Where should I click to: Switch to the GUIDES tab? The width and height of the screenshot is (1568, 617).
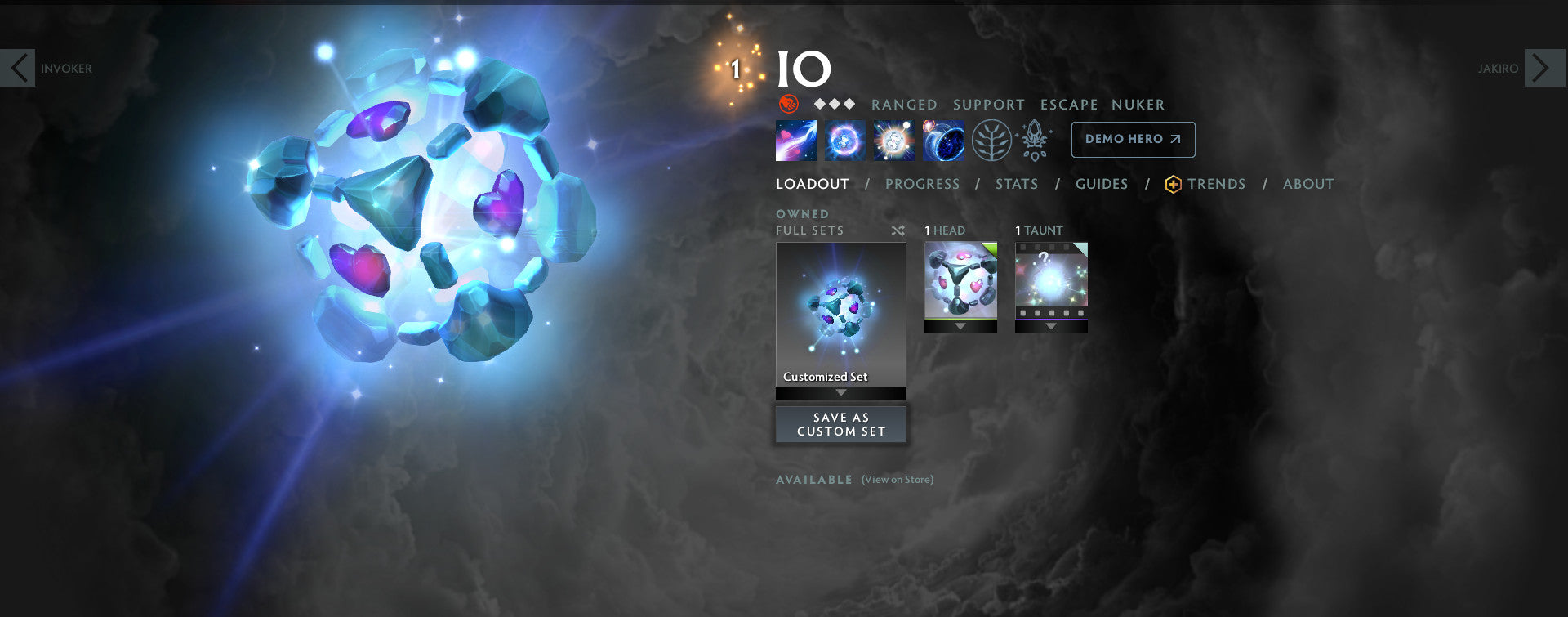click(1102, 184)
